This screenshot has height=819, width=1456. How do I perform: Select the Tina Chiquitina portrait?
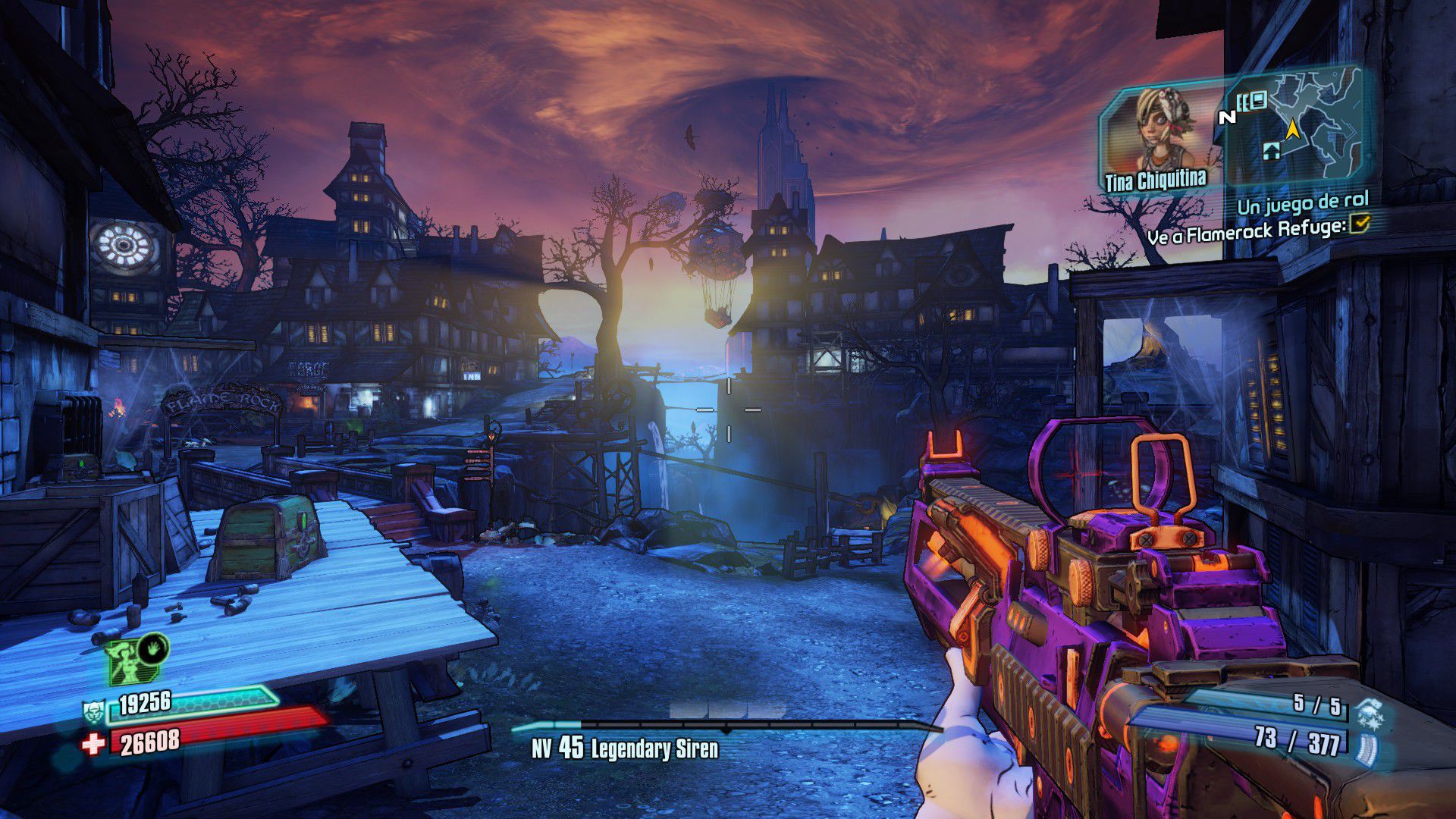coord(1159,133)
